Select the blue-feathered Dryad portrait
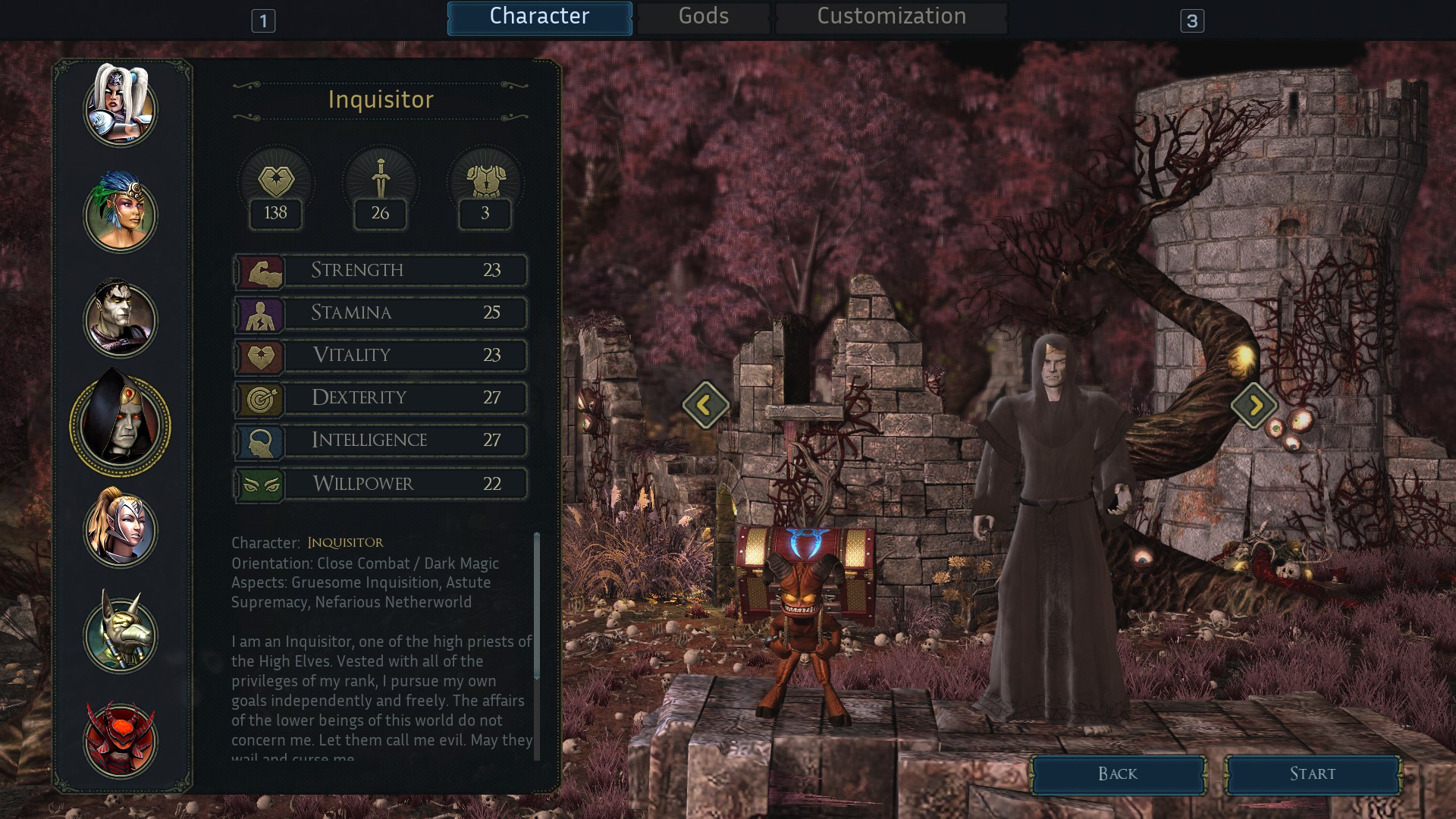The height and width of the screenshot is (819, 1456). [x=121, y=213]
